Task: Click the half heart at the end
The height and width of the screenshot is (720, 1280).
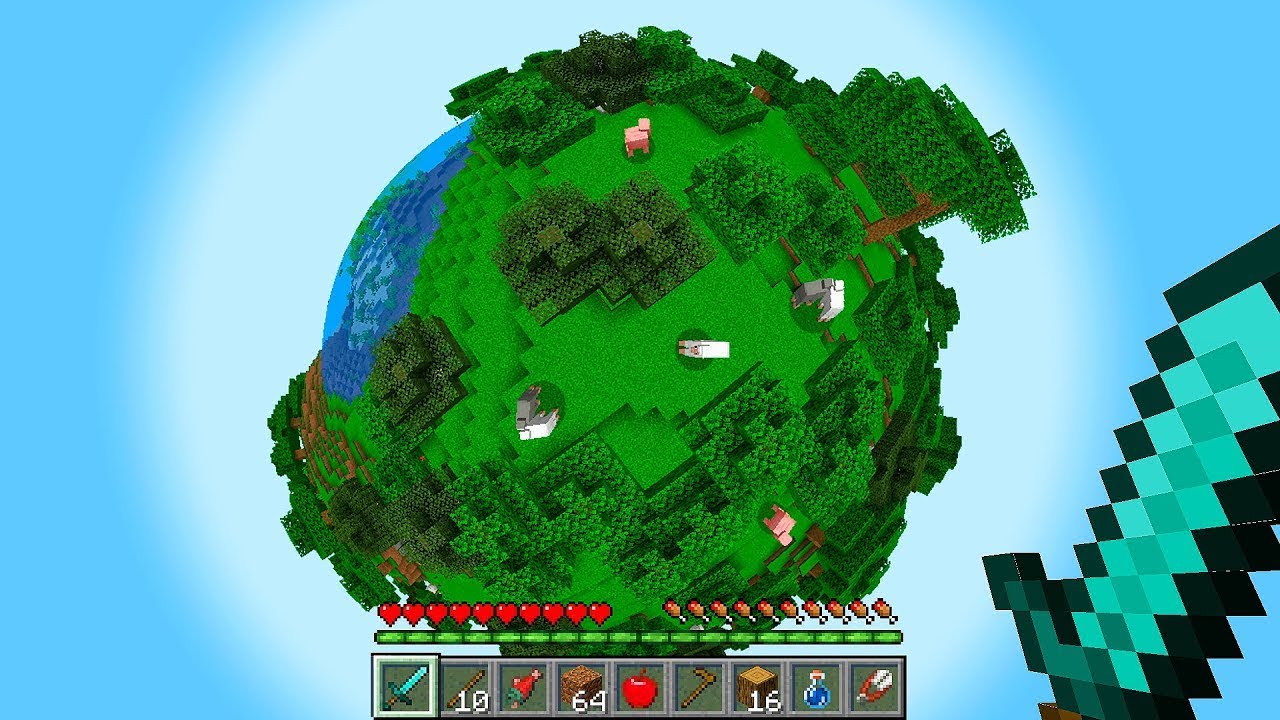Action: click(600, 611)
